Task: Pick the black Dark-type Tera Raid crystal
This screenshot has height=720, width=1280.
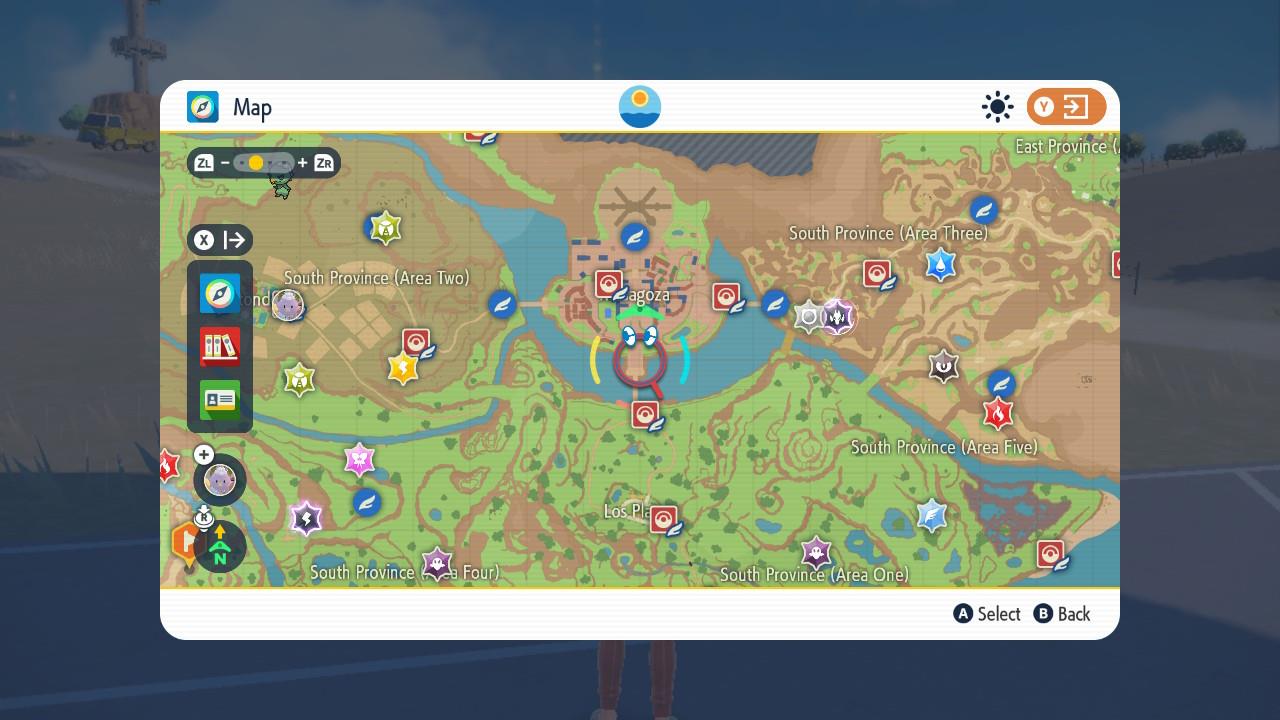Action: [943, 366]
